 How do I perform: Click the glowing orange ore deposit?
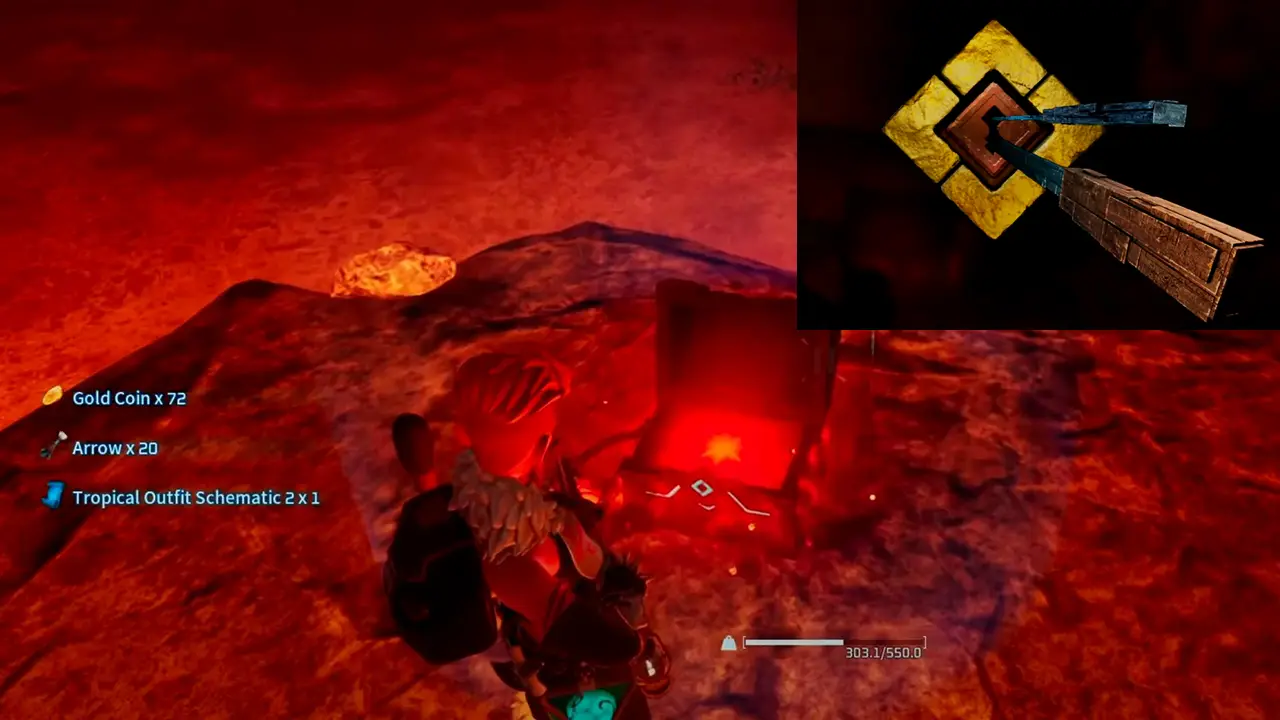pos(390,270)
